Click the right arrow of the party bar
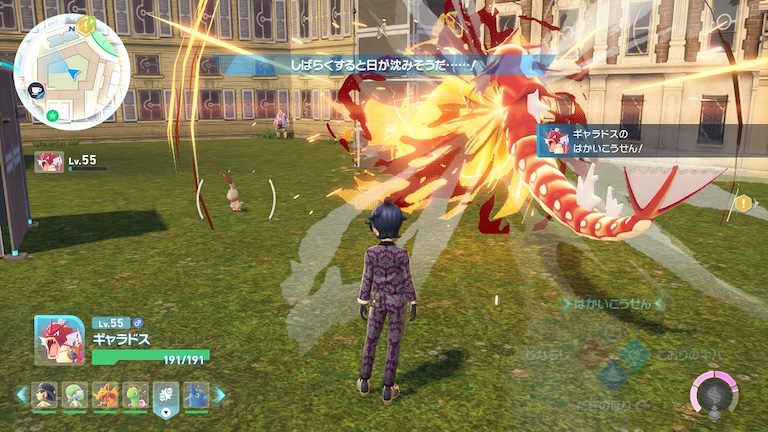Image resolution: width=768 pixels, height=432 pixels. point(221,395)
